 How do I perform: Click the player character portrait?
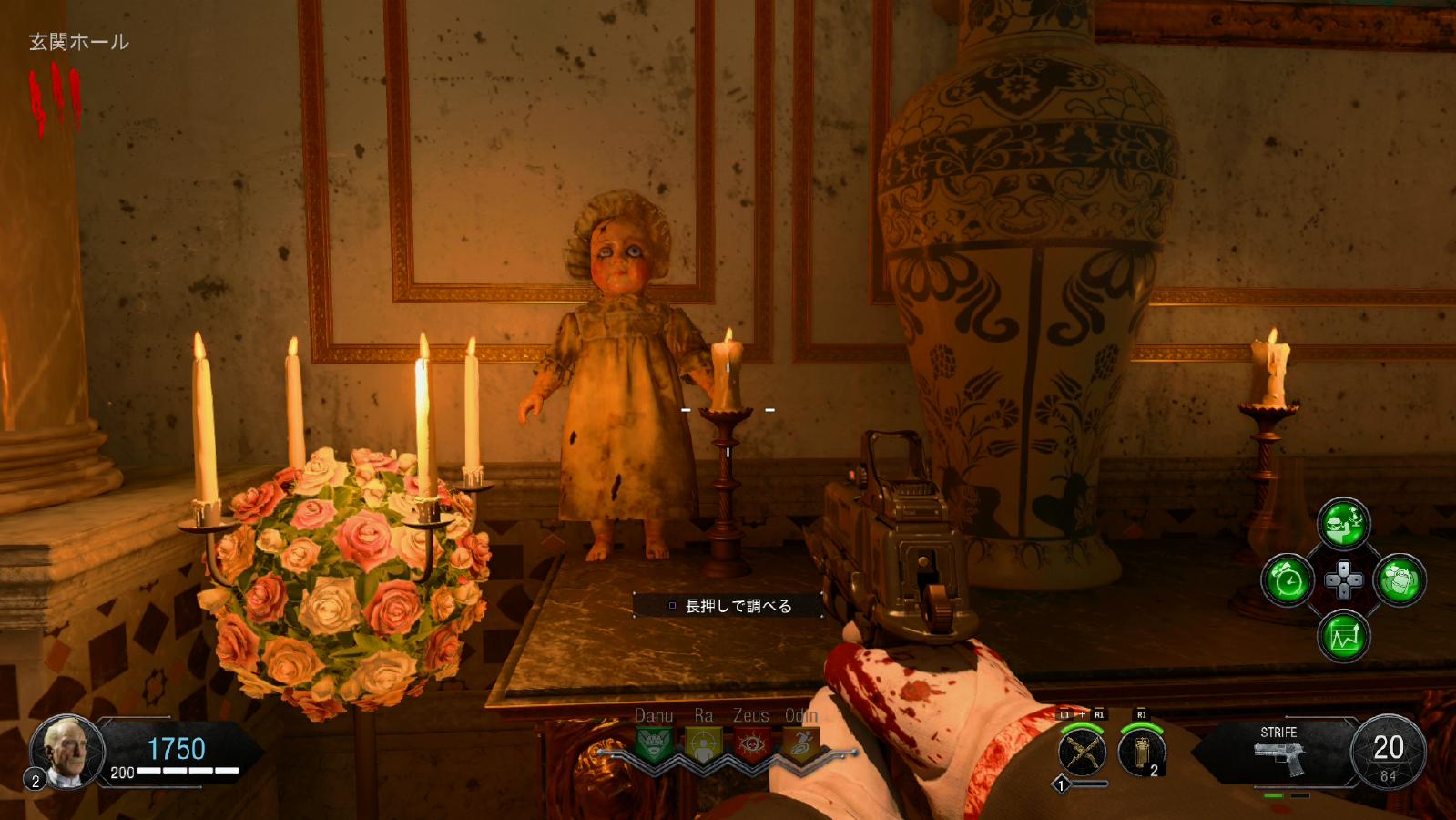67,752
